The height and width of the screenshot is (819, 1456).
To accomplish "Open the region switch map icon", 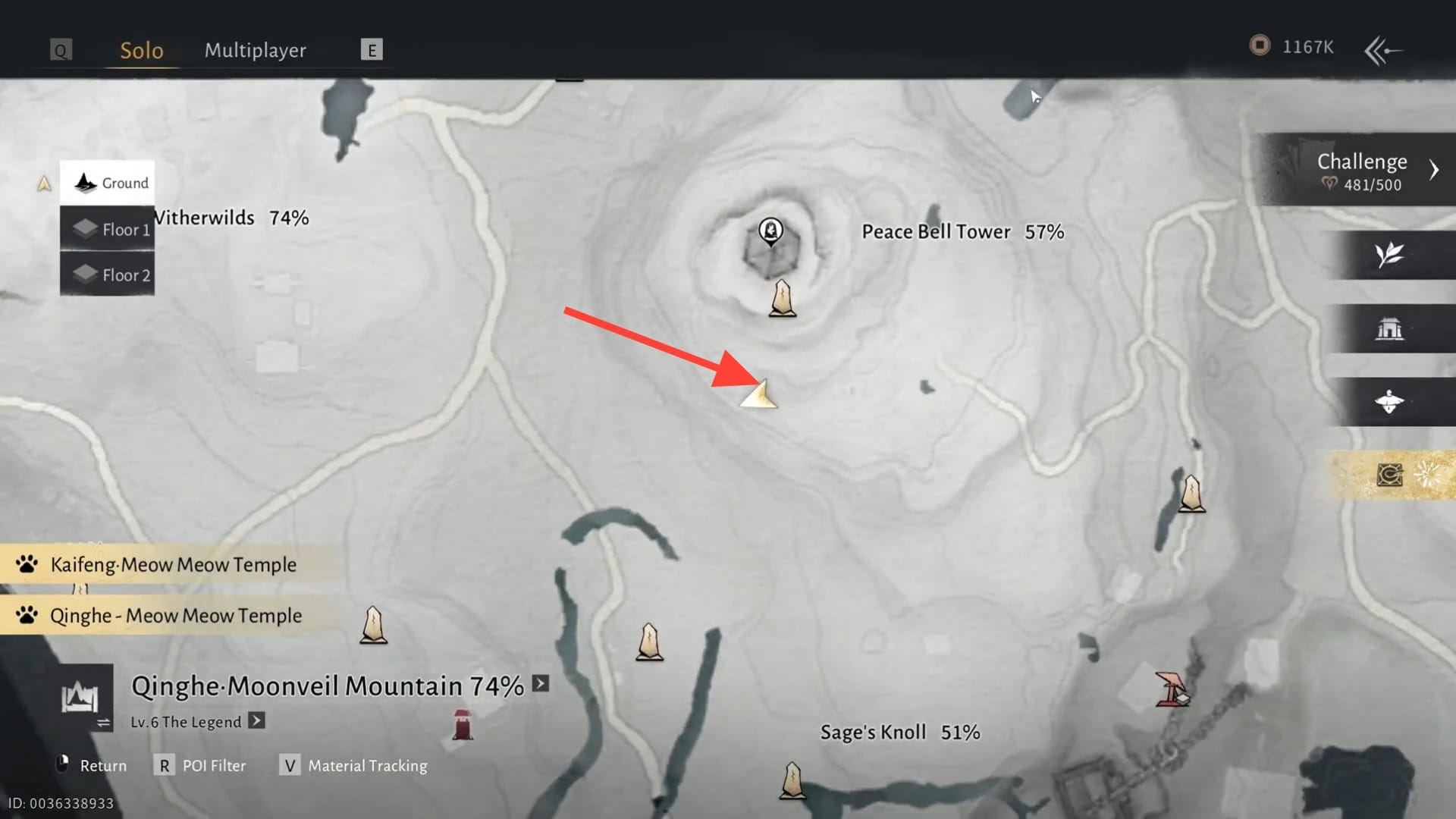I will coord(82,698).
